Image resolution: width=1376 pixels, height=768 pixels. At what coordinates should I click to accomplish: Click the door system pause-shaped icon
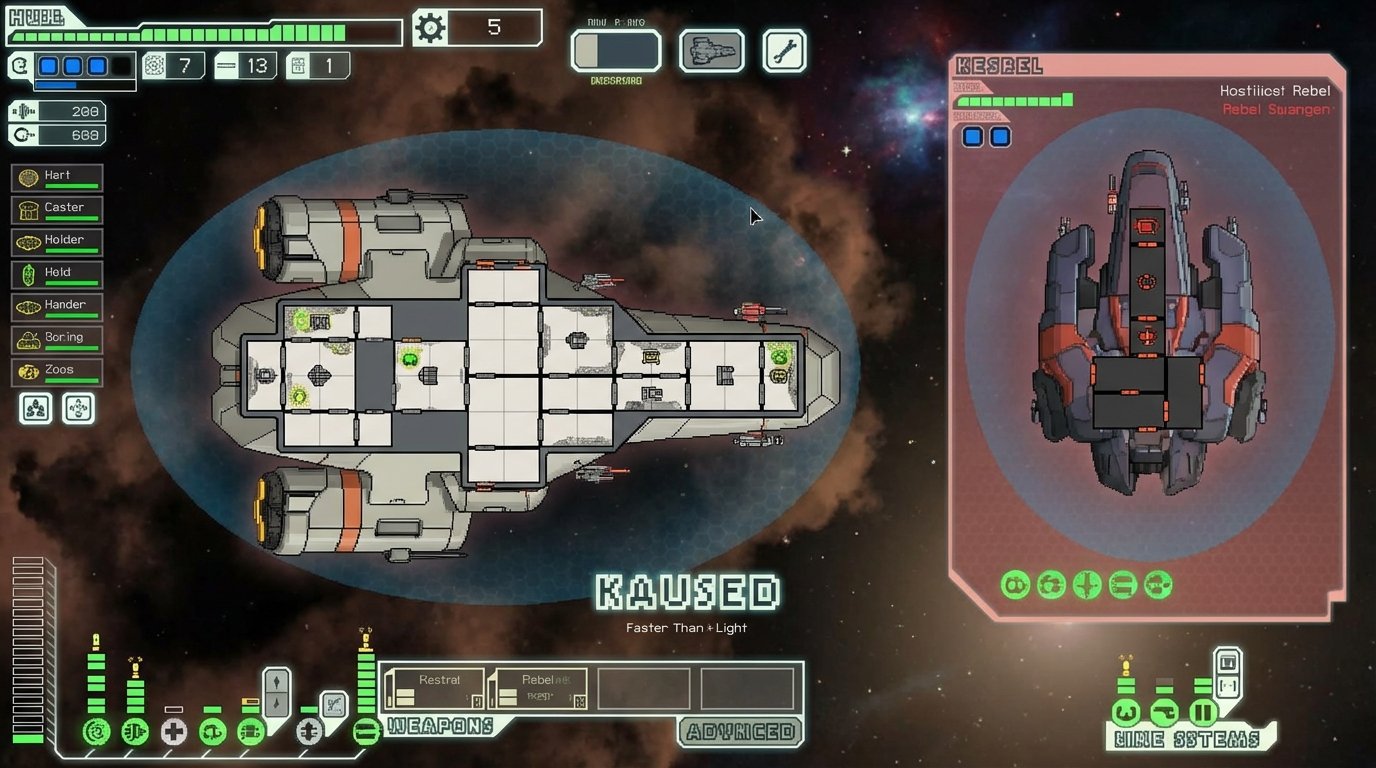click(x=1202, y=712)
